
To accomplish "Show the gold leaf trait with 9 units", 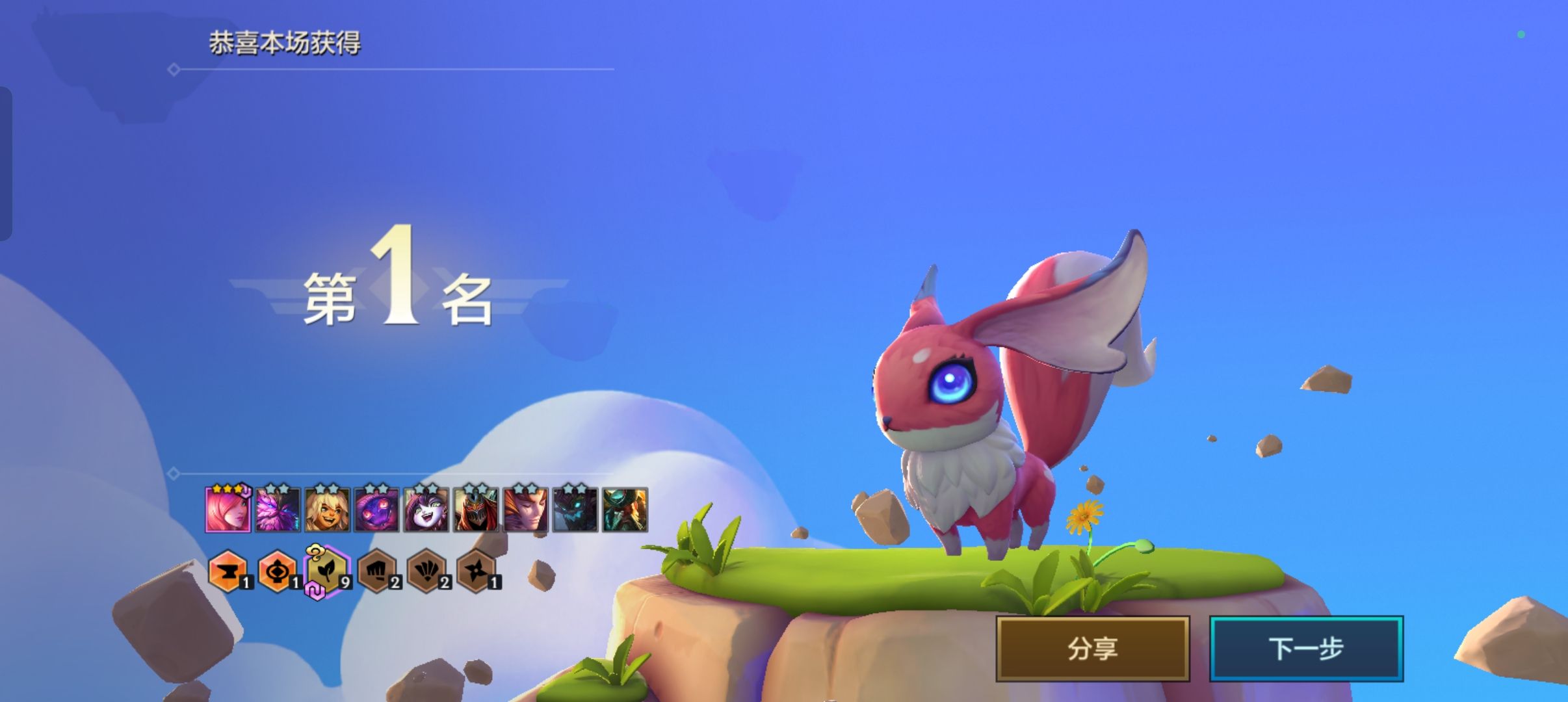I will tap(327, 571).
